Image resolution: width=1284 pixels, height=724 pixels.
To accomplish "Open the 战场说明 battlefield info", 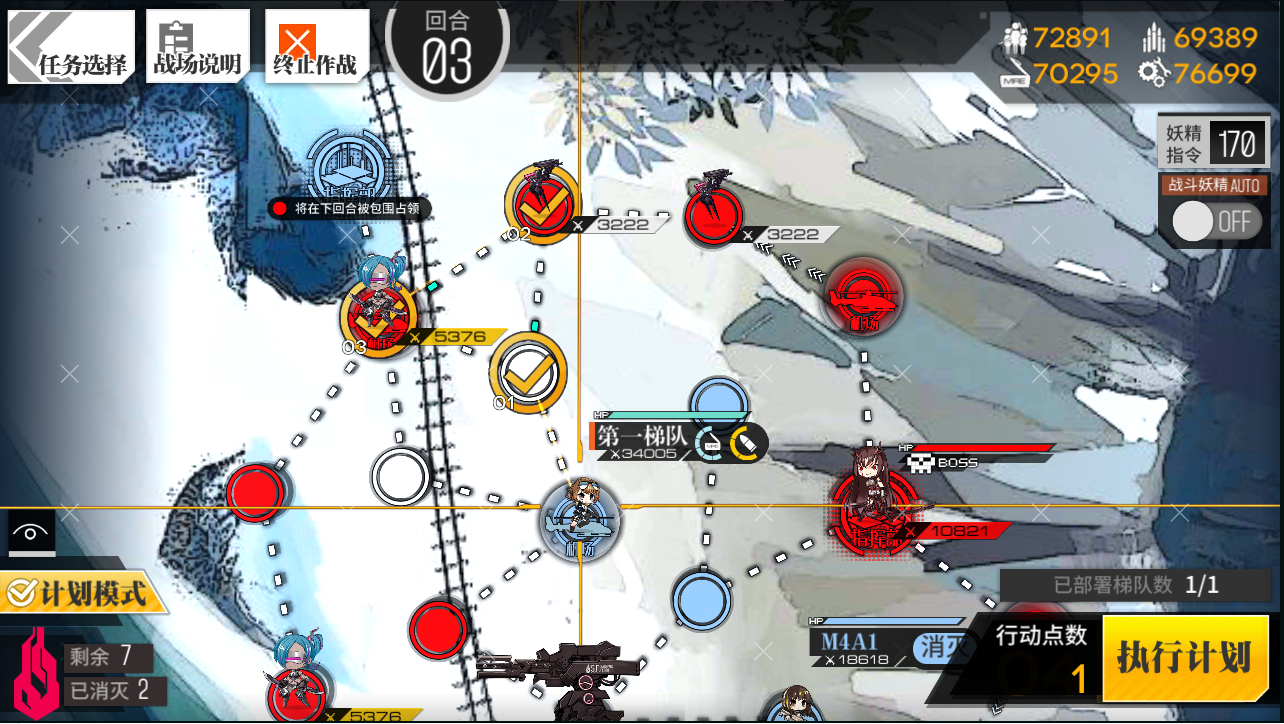I will coord(197,47).
